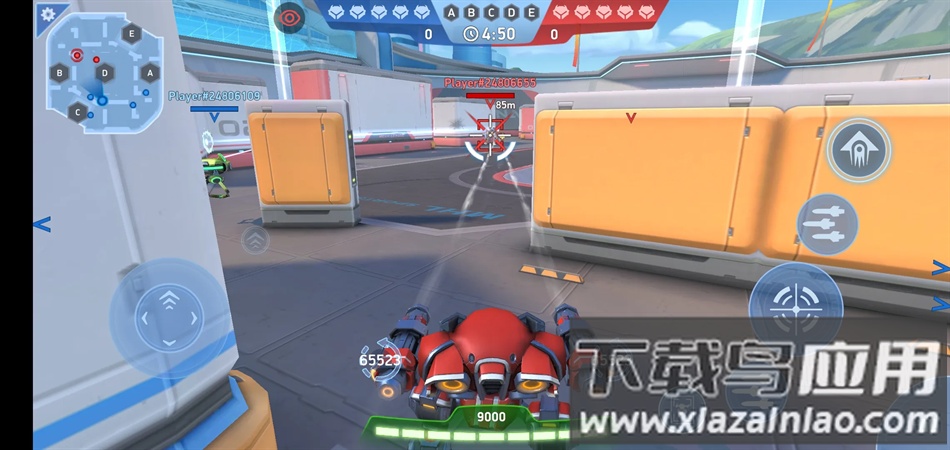Image resolution: width=950 pixels, height=450 pixels.
Task: Tap the movement joystick pad
Action: [x=169, y=319]
